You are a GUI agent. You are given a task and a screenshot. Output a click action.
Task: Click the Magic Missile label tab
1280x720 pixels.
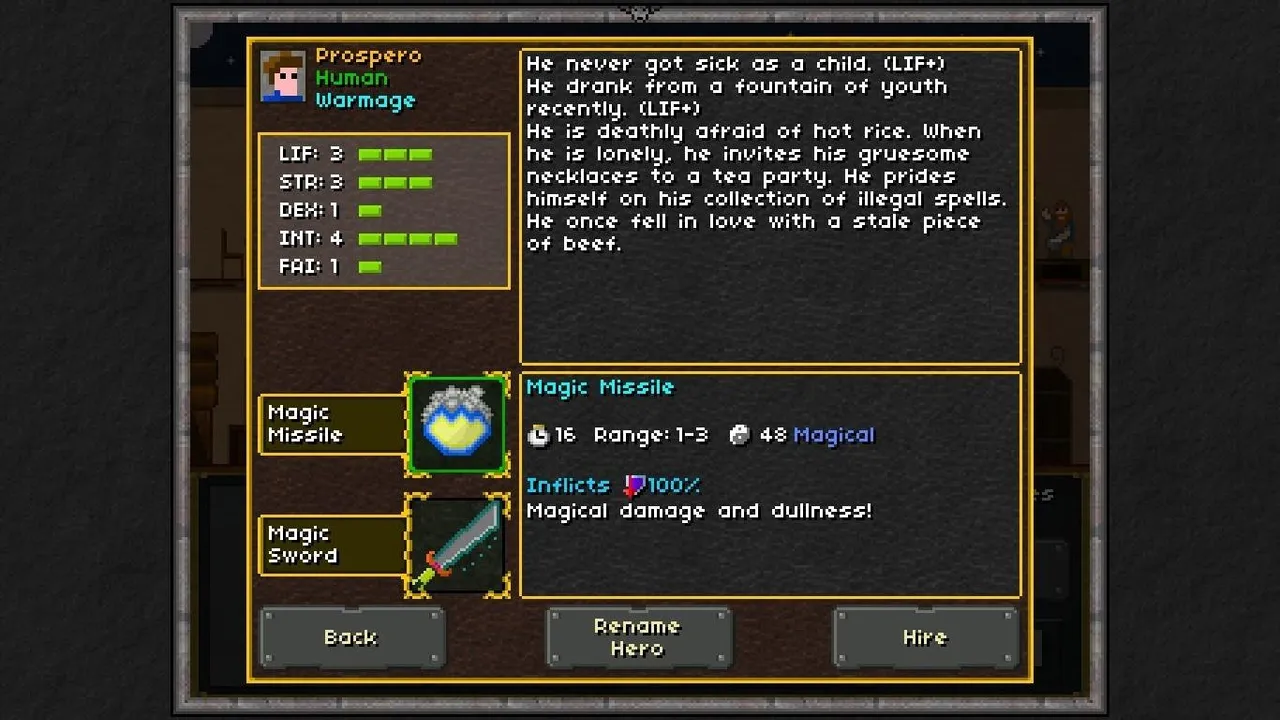332,424
